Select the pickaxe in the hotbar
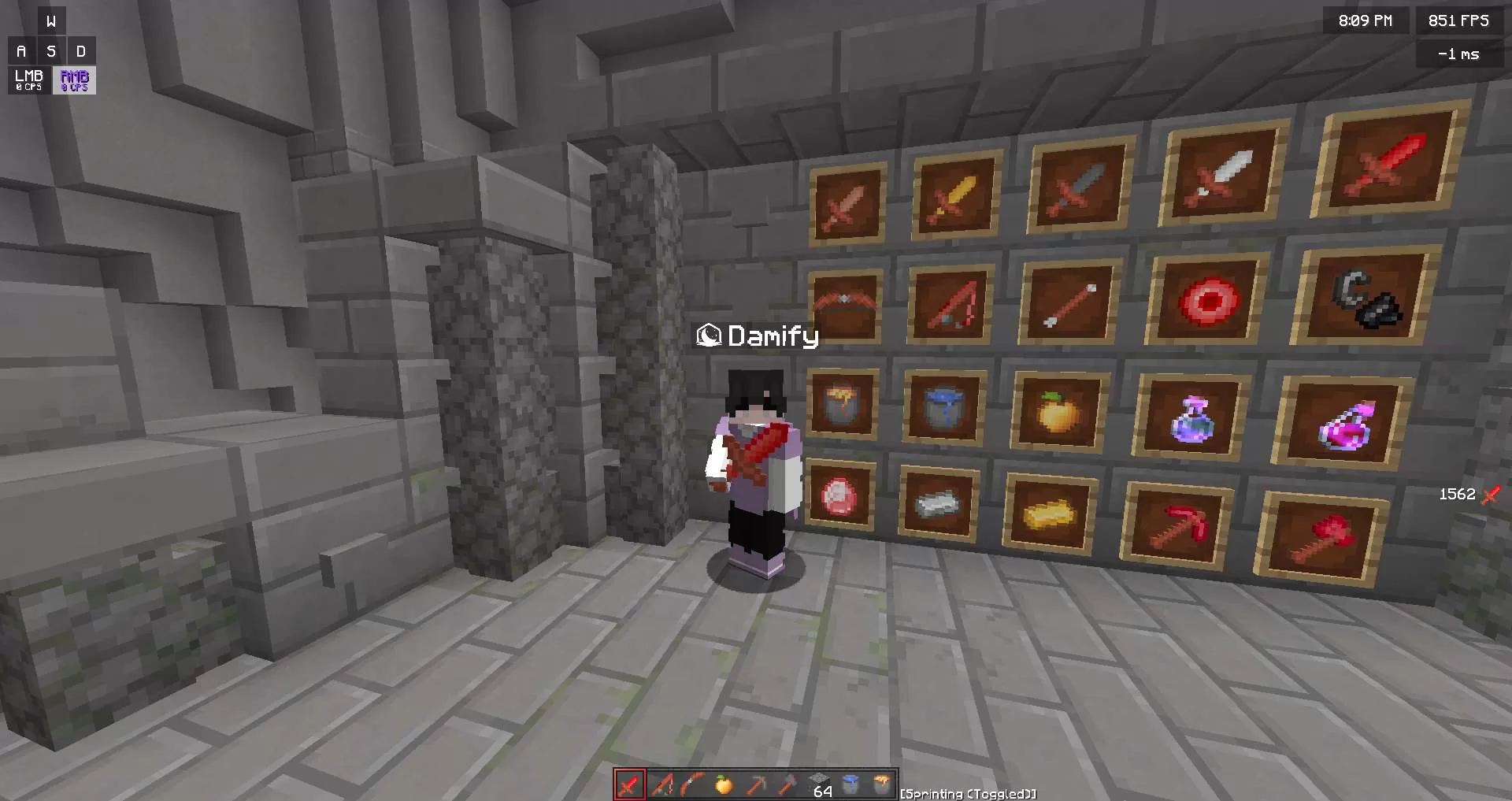The width and height of the screenshot is (1512, 801). coord(757,784)
